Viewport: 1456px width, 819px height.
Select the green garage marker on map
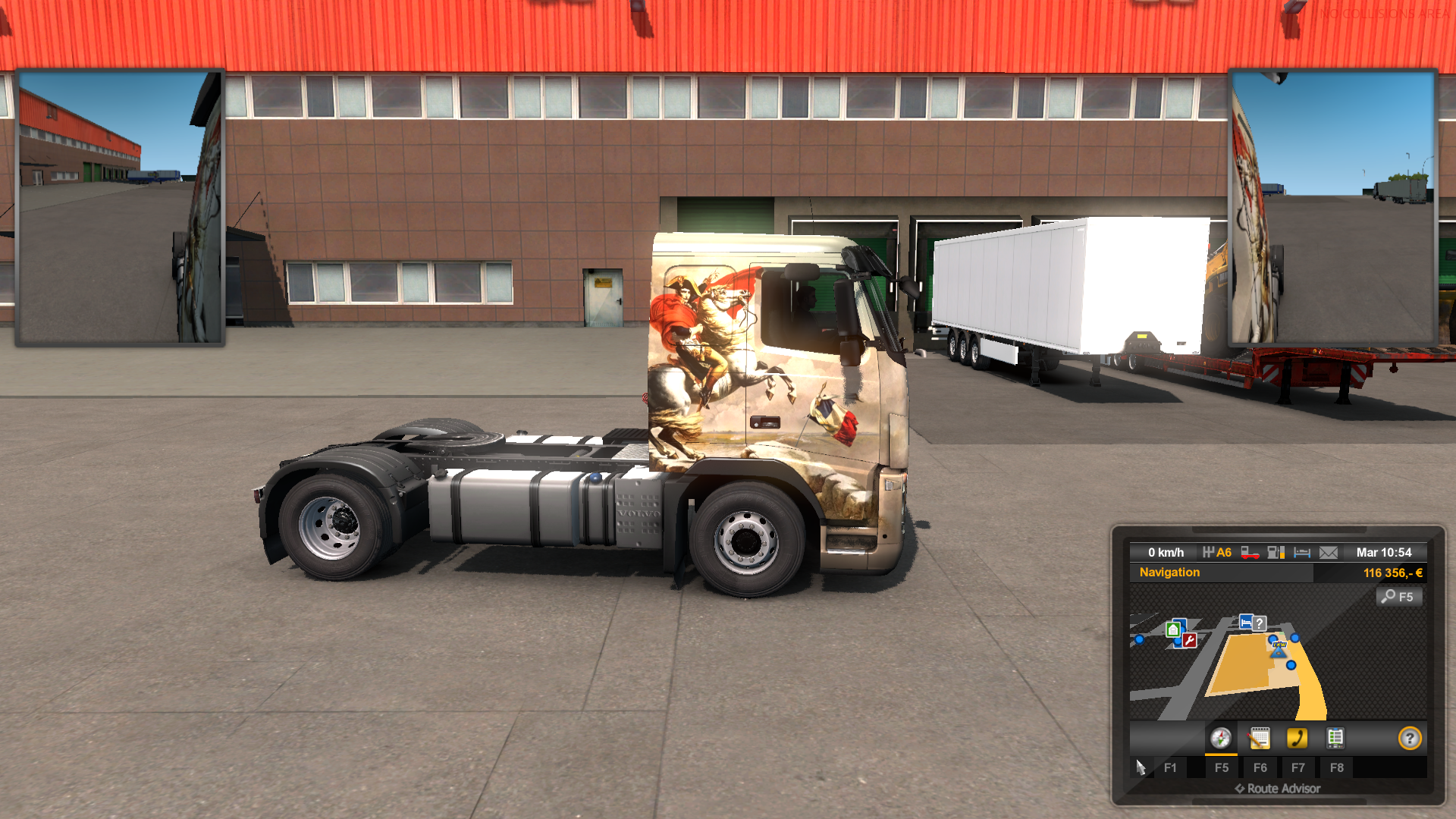click(1173, 629)
